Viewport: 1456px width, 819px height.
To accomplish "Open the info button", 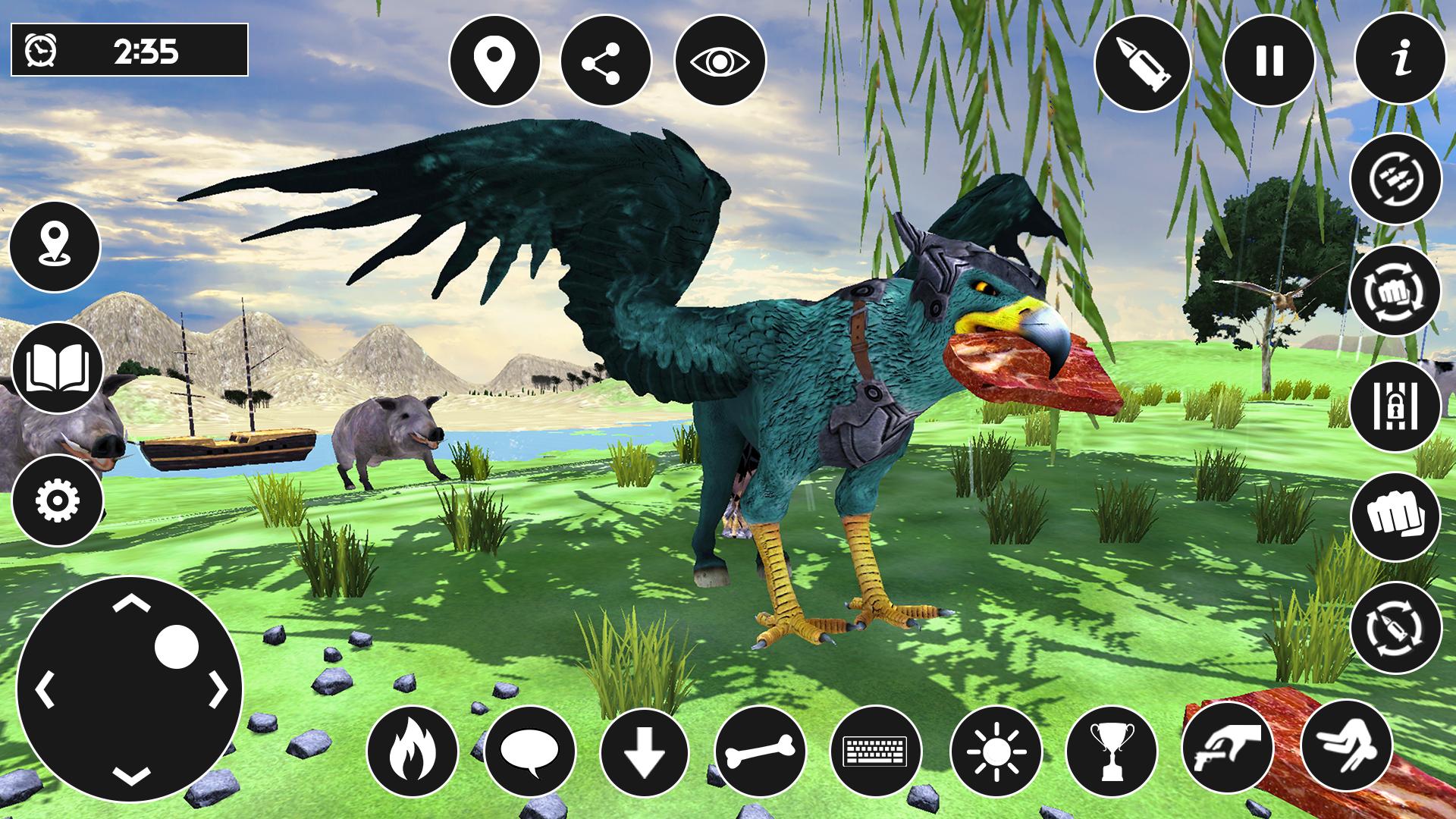I will [x=1400, y=58].
